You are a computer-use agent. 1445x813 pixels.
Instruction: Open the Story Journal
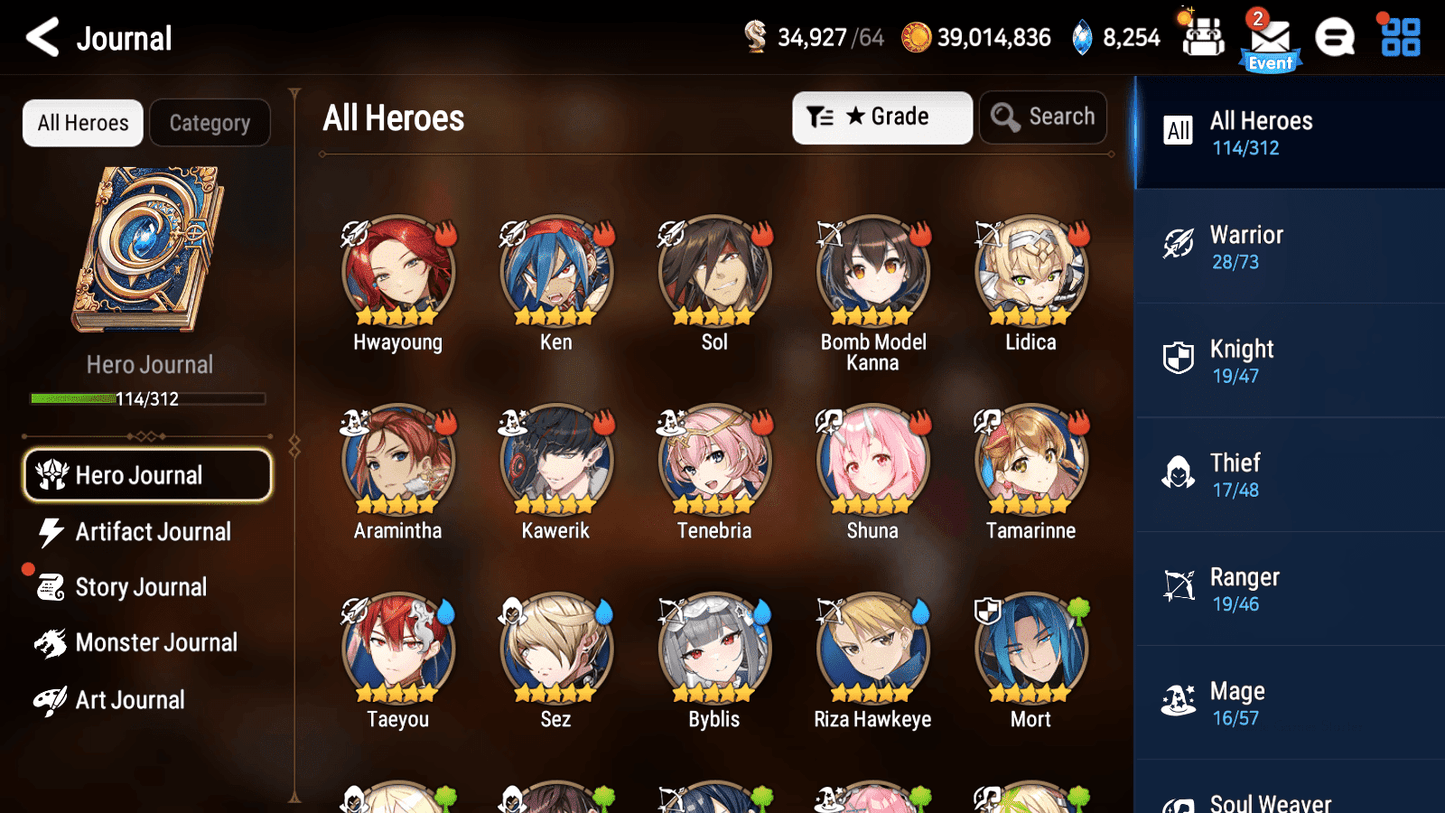pos(141,587)
